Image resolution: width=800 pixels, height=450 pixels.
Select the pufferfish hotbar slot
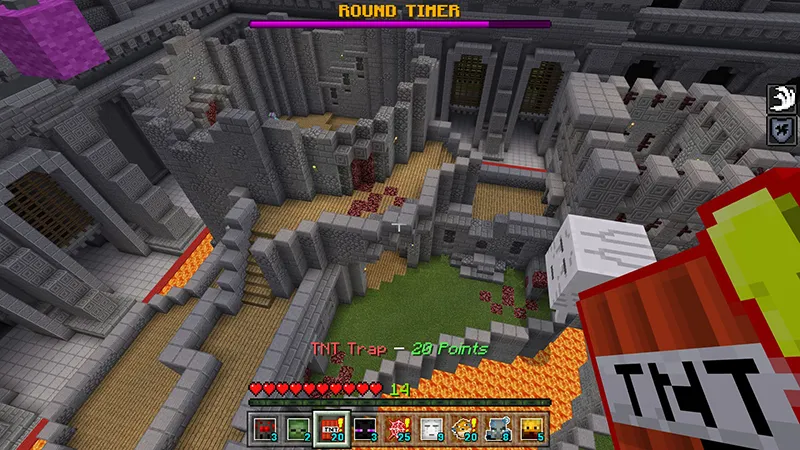[464, 427]
